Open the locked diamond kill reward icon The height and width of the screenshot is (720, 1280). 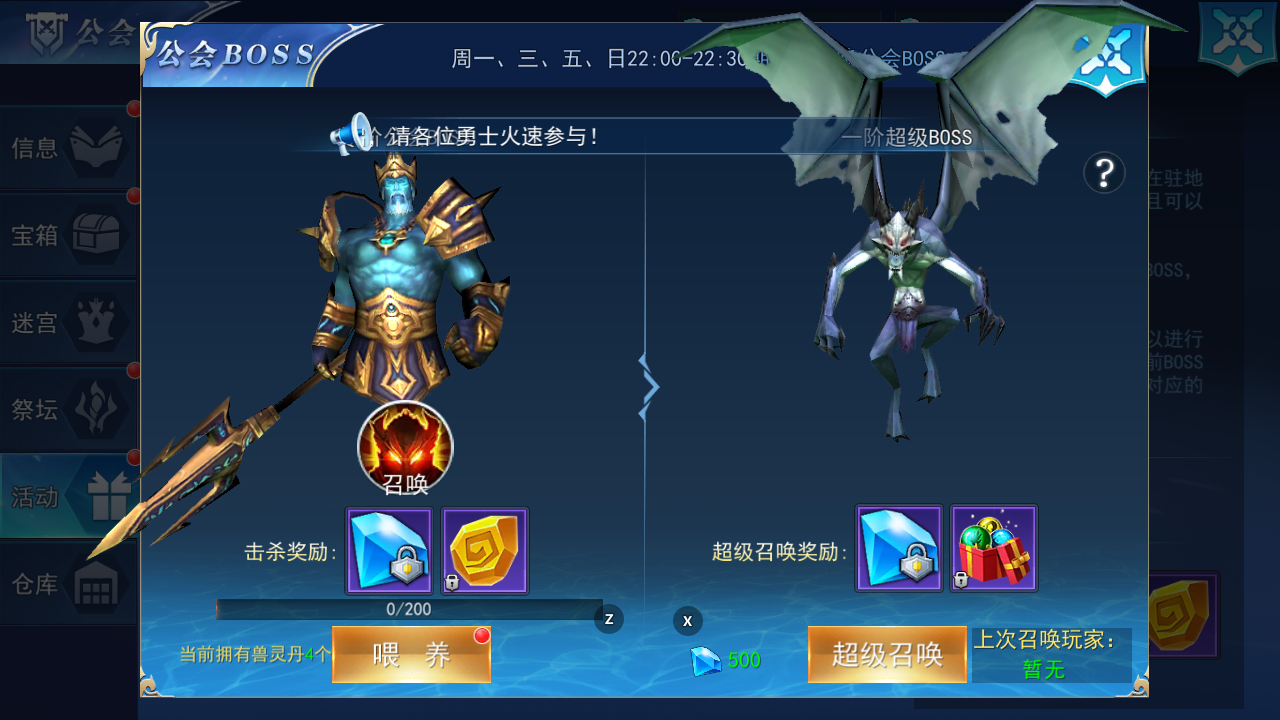(388, 548)
